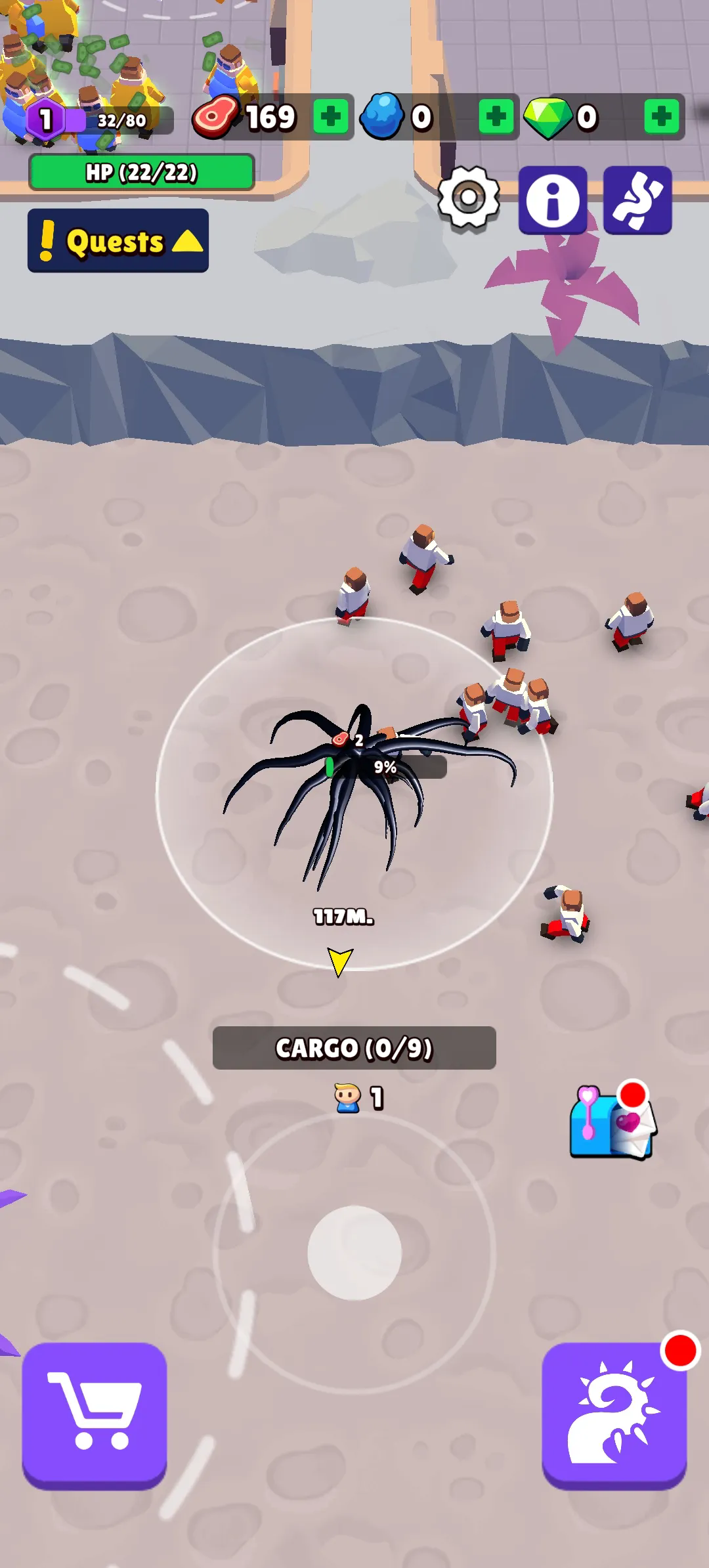The width and height of the screenshot is (709, 1568).
Task: Expand the Quests panel
Action: [118, 241]
